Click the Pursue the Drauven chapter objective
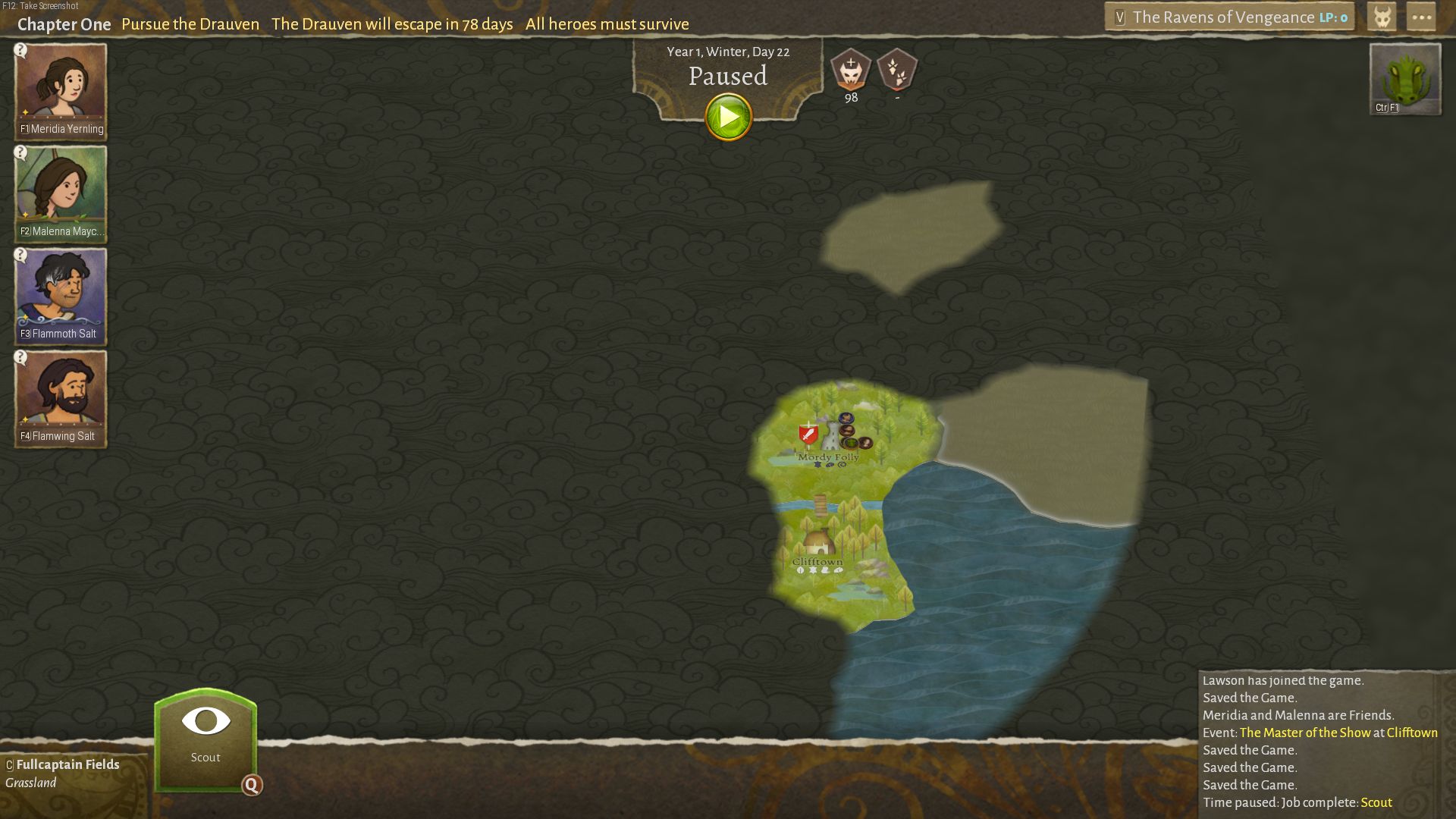This screenshot has height=819, width=1456. point(190,24)
